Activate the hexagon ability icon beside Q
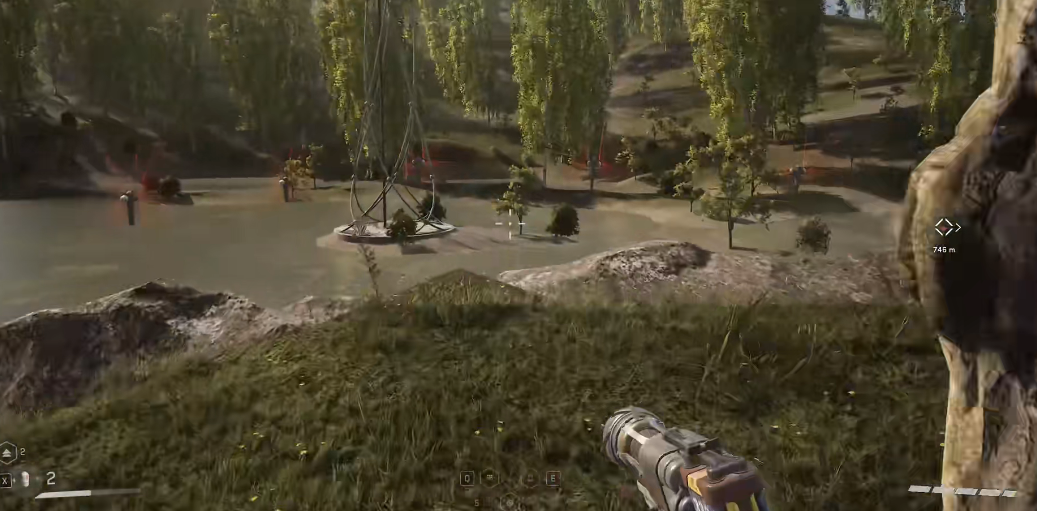Viewport: 1037px width, 511px height. pyautogui.click(x=490, y=478)
